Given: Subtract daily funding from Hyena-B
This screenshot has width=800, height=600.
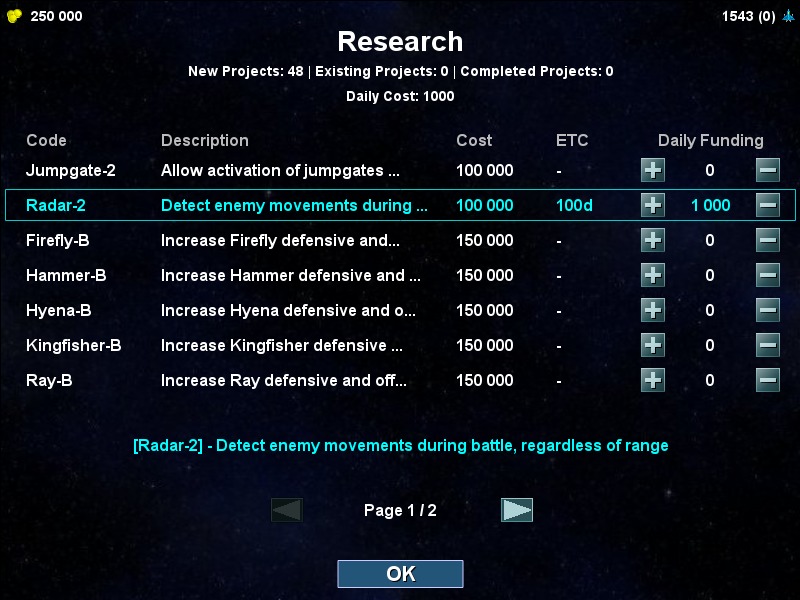Looking at the screenshot, I should coord(768,310).
